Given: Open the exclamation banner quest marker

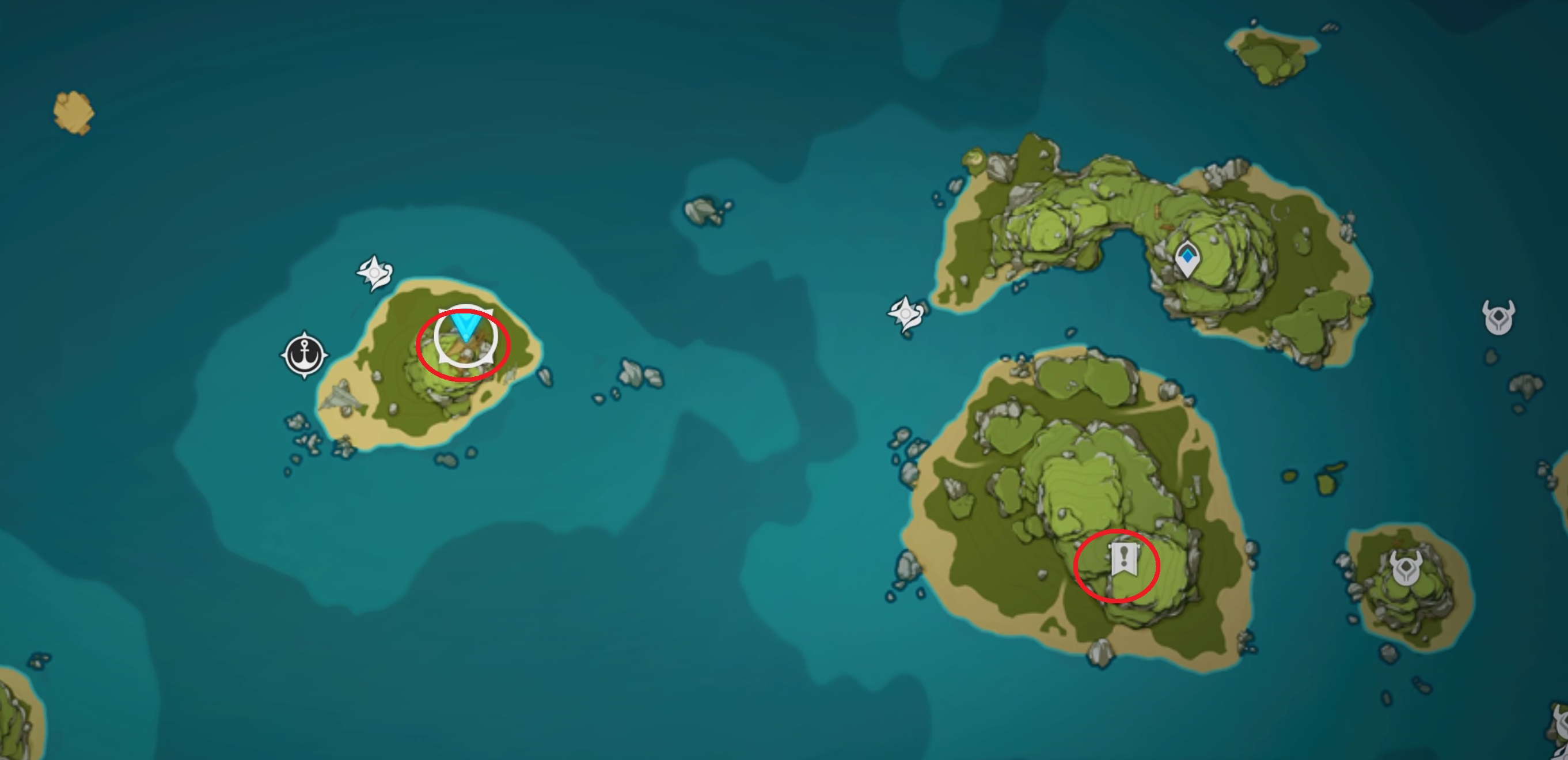Looking at the screenshot, I should [1123, 559].
